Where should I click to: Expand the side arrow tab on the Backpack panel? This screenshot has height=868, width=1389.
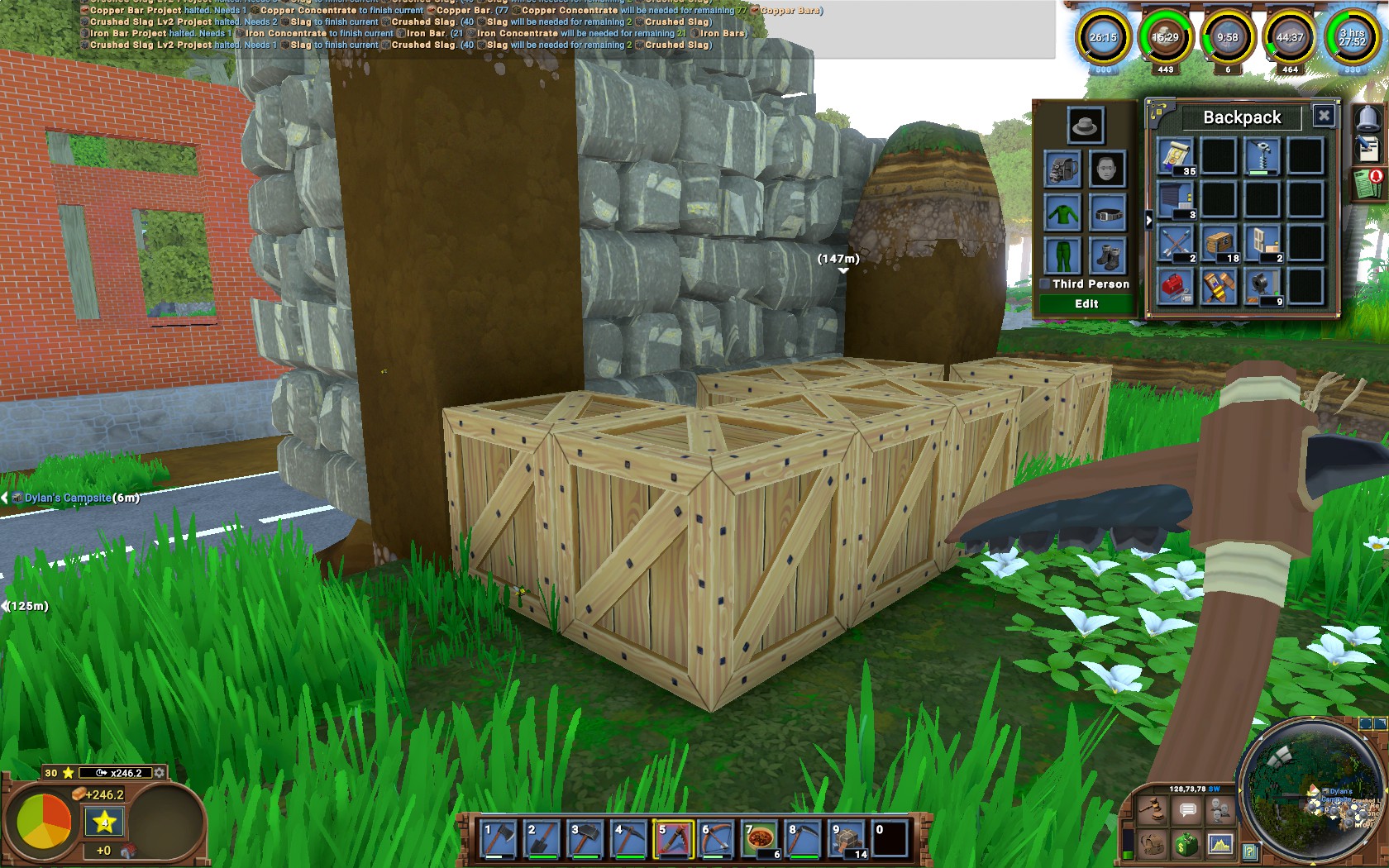(x=1148, y=219)
